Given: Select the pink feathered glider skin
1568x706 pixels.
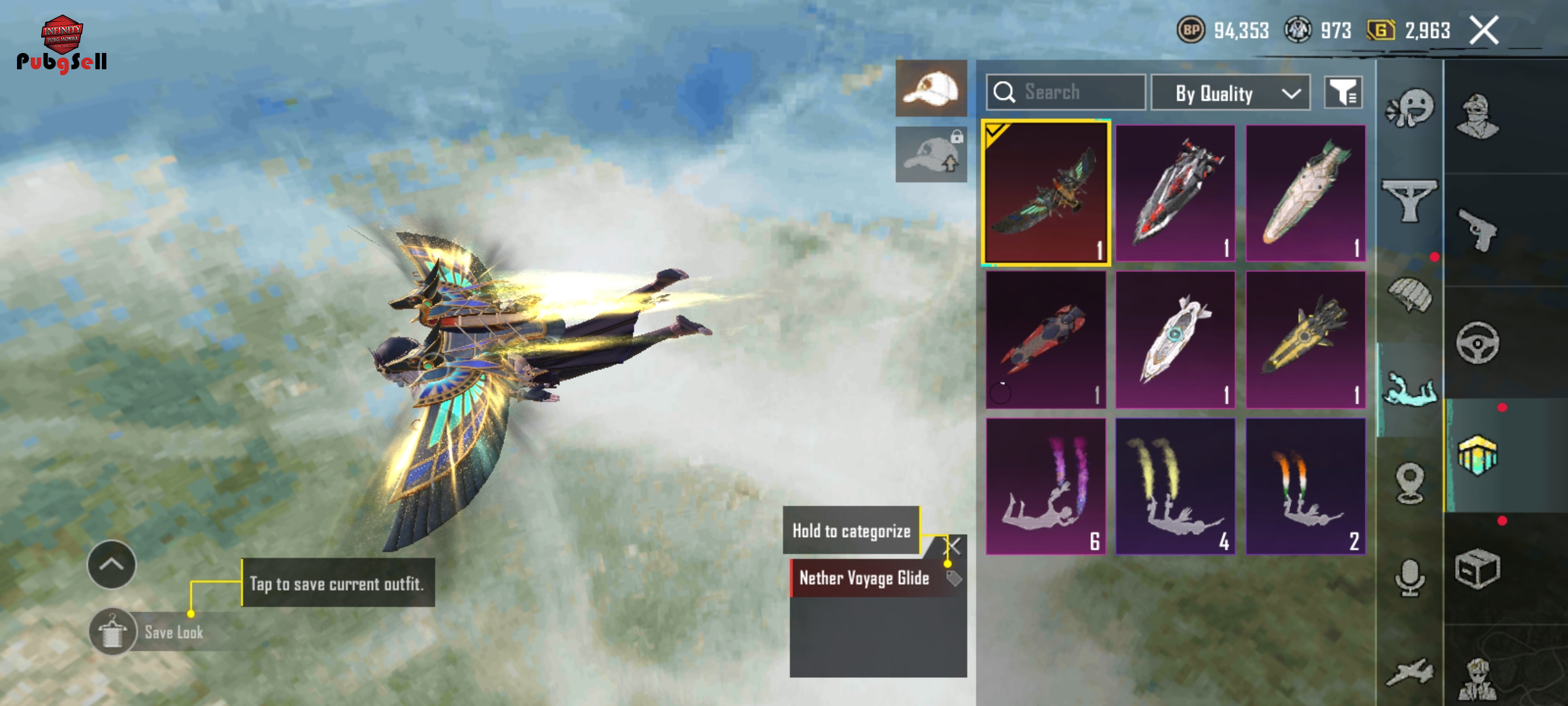Looking at the screenshot, I should click(x=1305, y=193).
